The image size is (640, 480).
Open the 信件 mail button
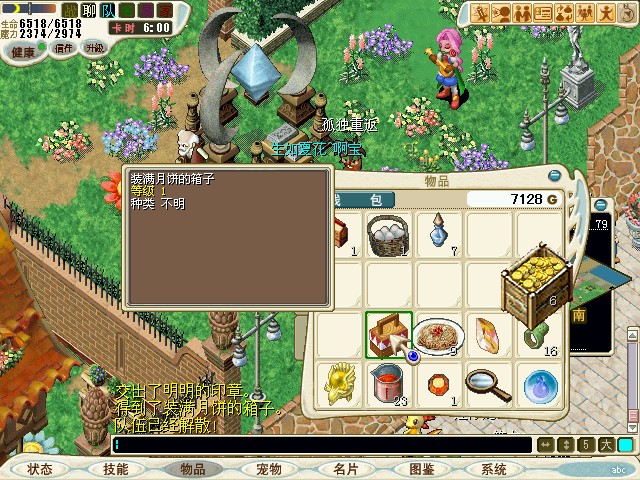click(64, 47)
